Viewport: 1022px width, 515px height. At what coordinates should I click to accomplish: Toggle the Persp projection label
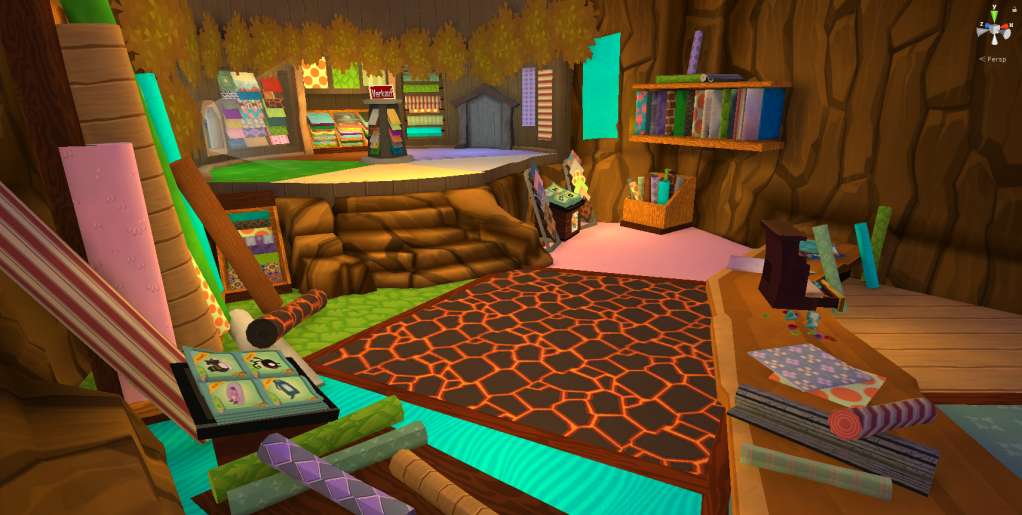[994, 59]
